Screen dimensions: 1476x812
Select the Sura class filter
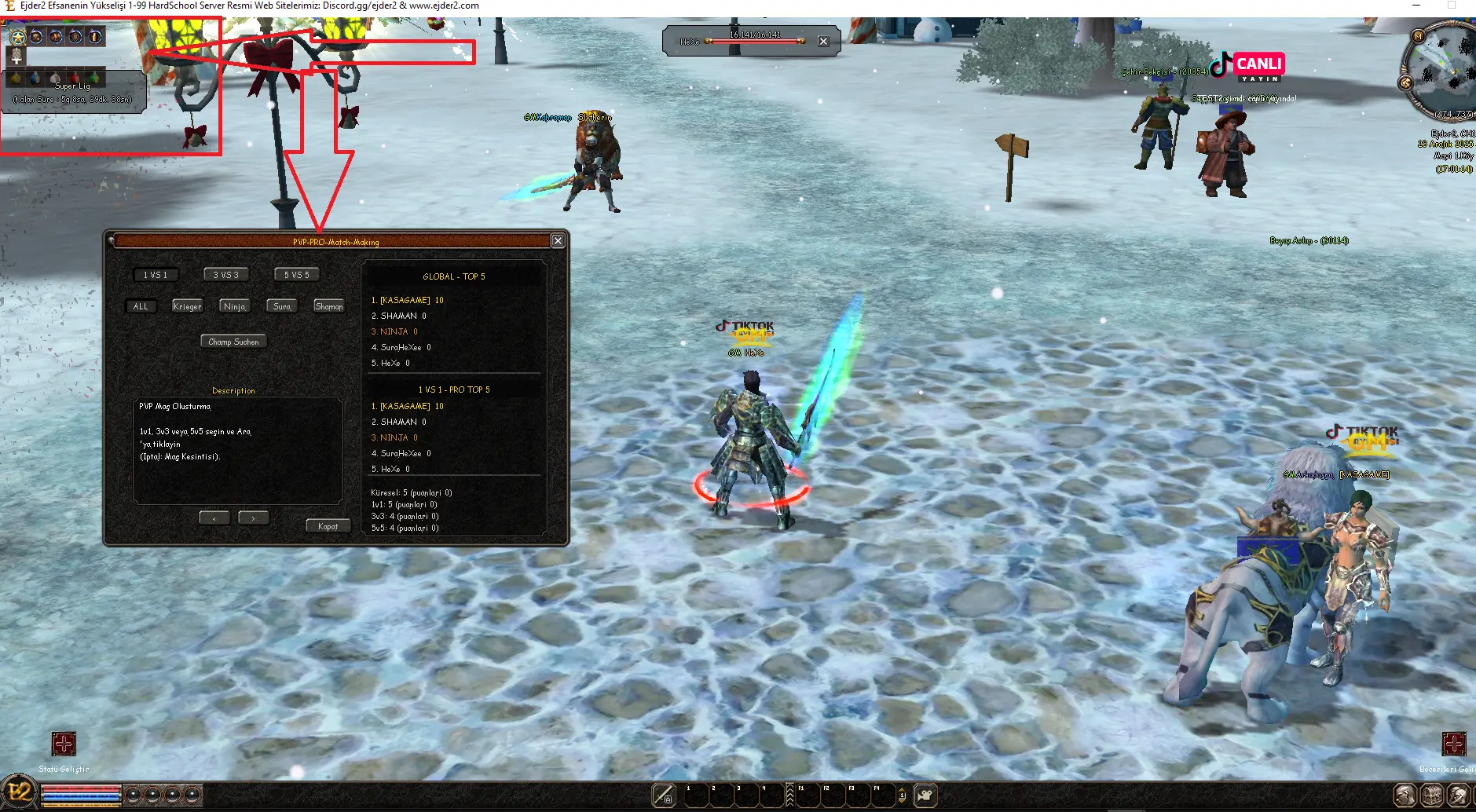[x=282, y=306]
